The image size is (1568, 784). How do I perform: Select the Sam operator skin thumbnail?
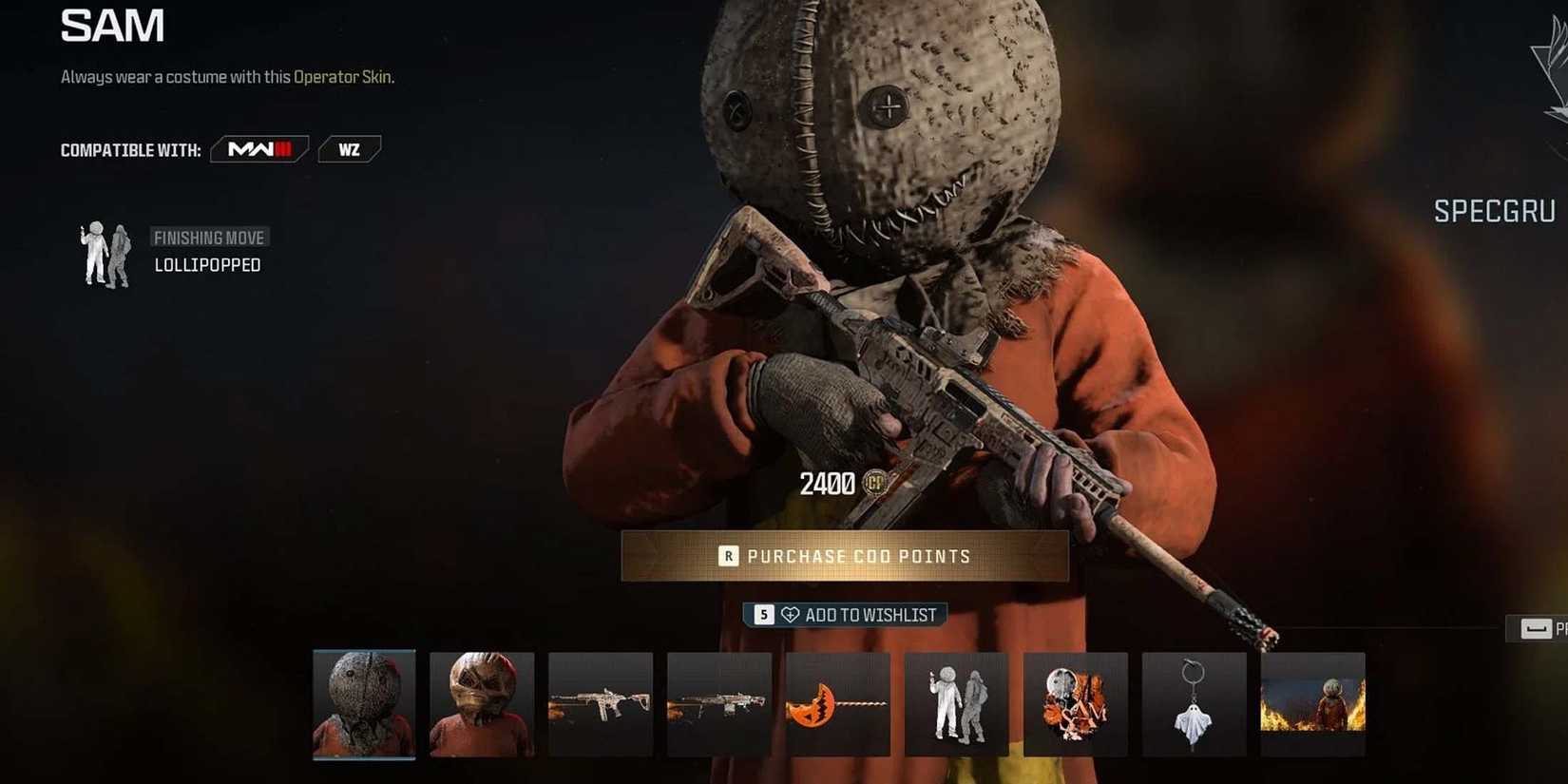(363, 703)
